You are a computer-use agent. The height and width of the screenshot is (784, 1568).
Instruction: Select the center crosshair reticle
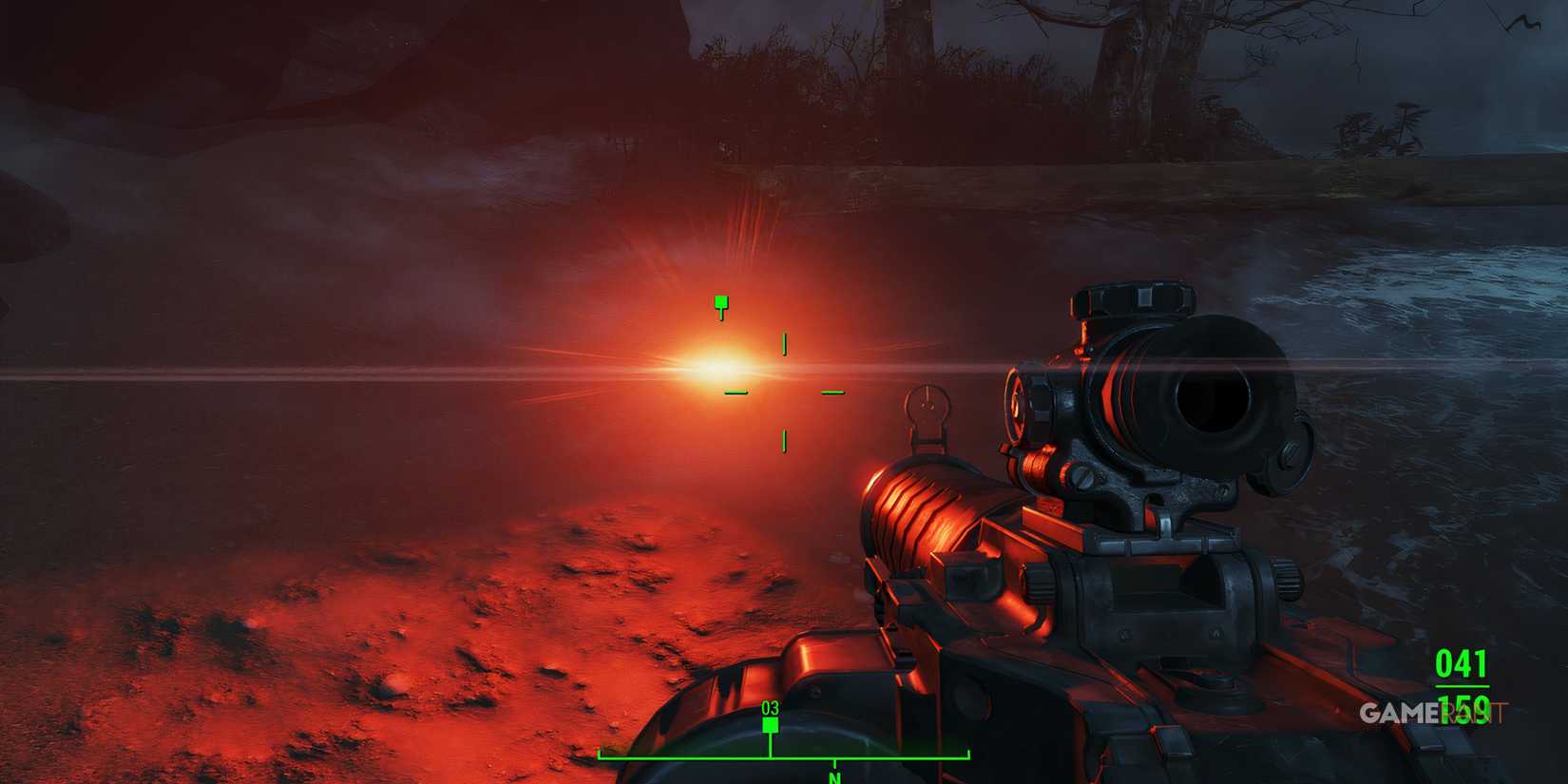(x=784, y=392)
